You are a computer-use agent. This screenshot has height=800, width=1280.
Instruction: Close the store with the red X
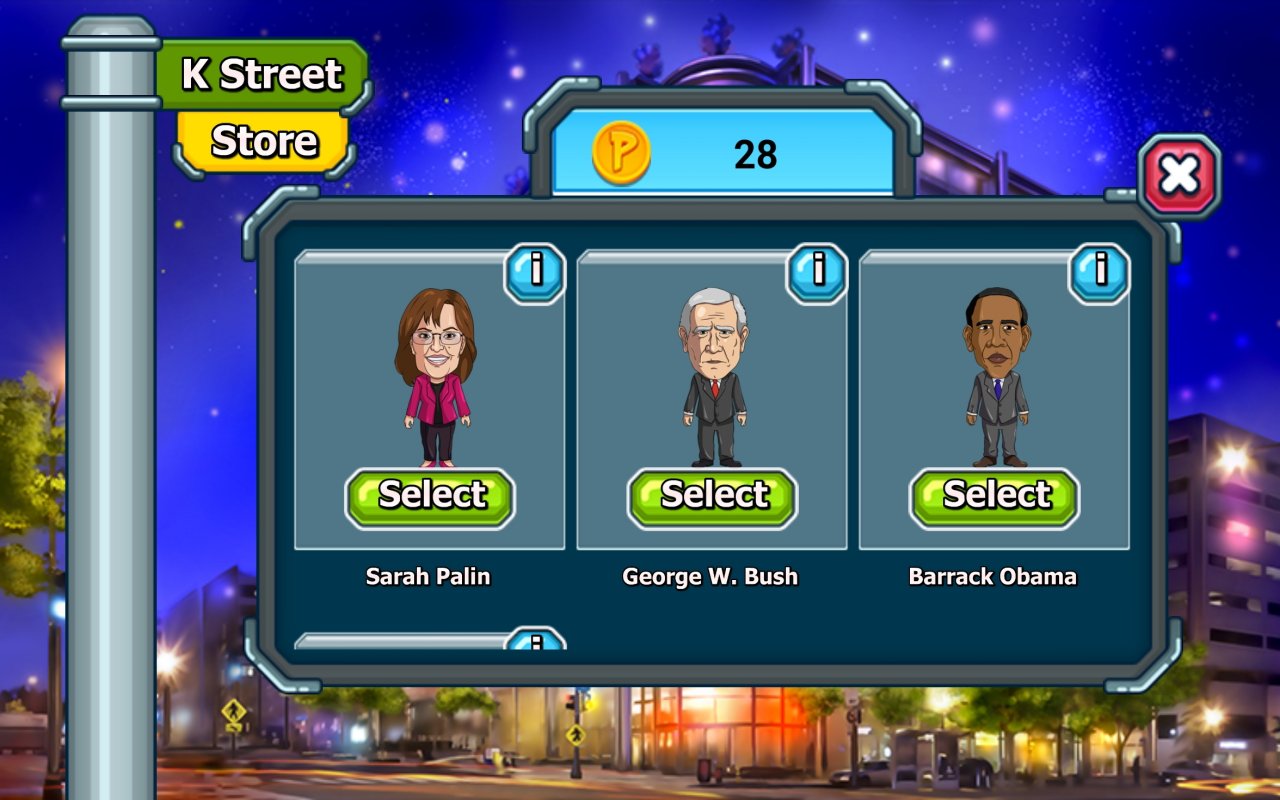(1179, 177)
